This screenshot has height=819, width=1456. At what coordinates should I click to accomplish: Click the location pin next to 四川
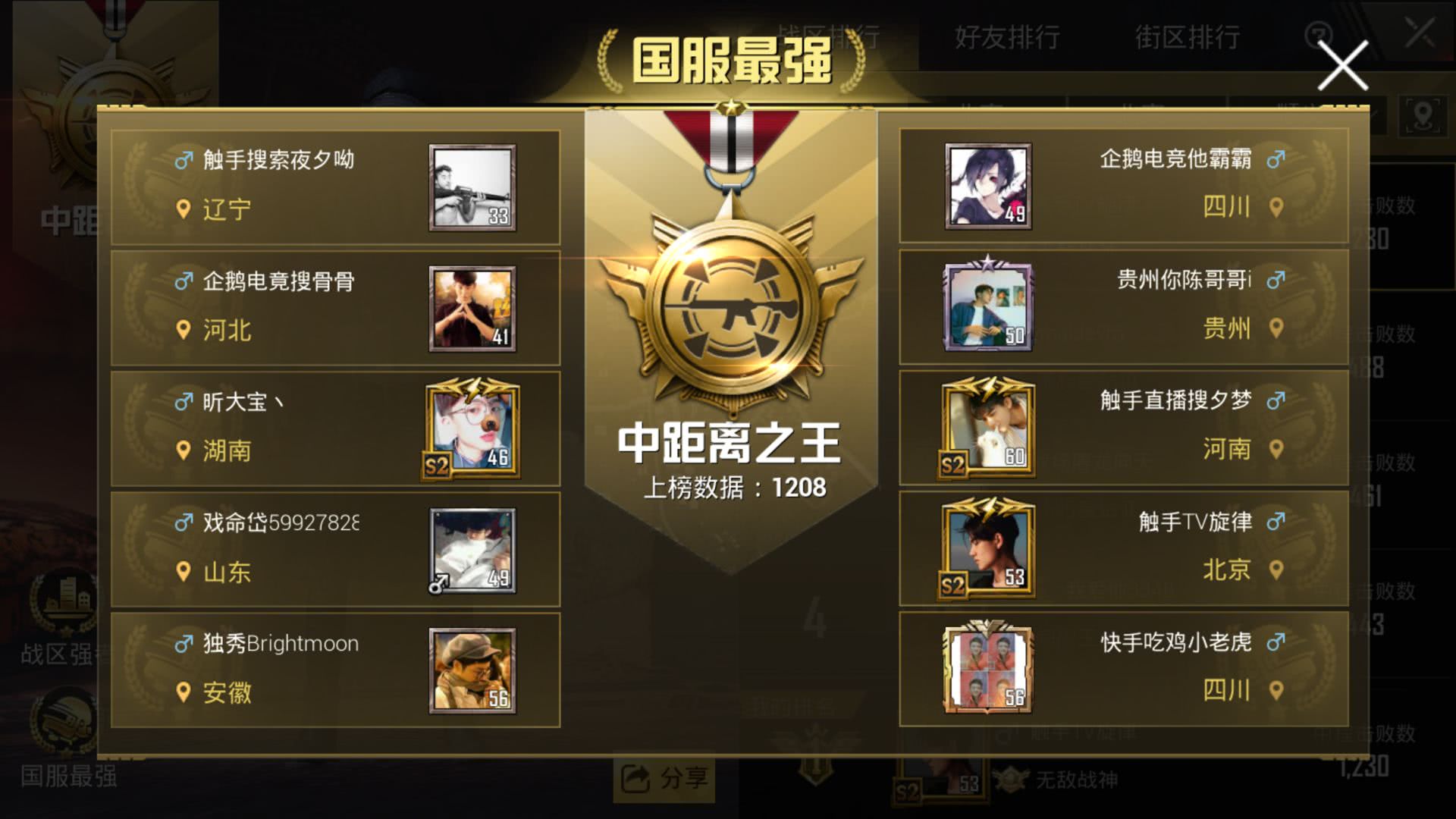click(1276, 208)
